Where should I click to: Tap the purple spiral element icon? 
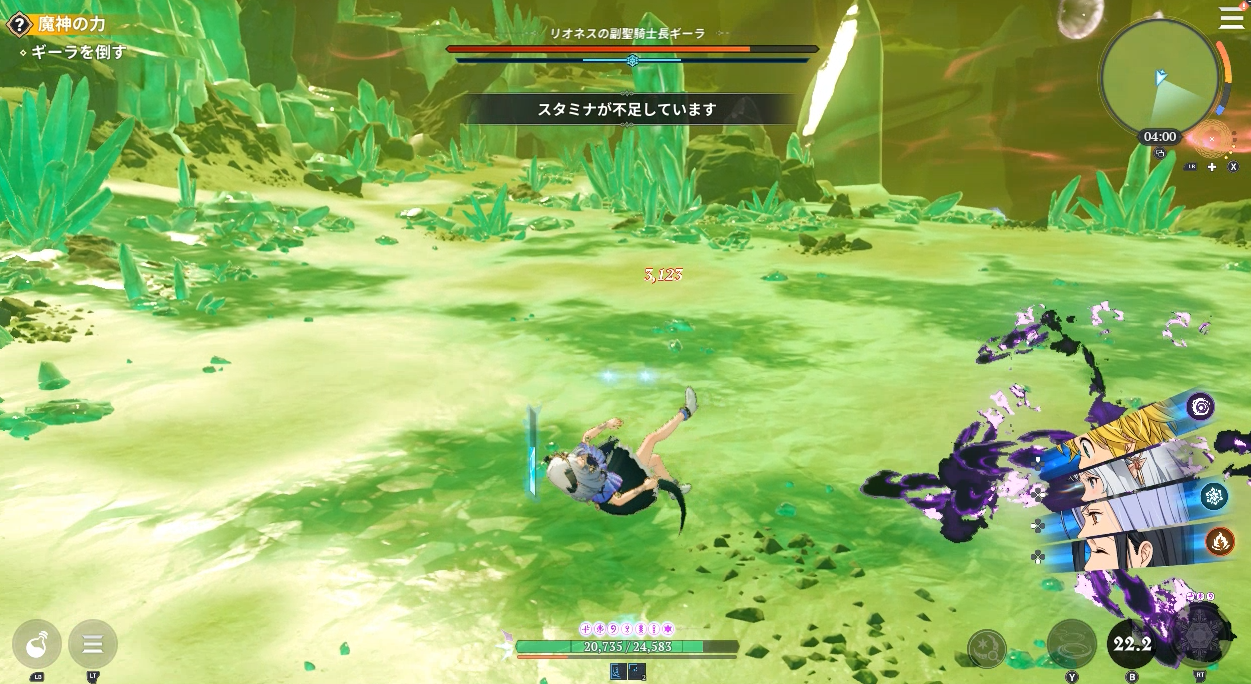point(1200,406)
